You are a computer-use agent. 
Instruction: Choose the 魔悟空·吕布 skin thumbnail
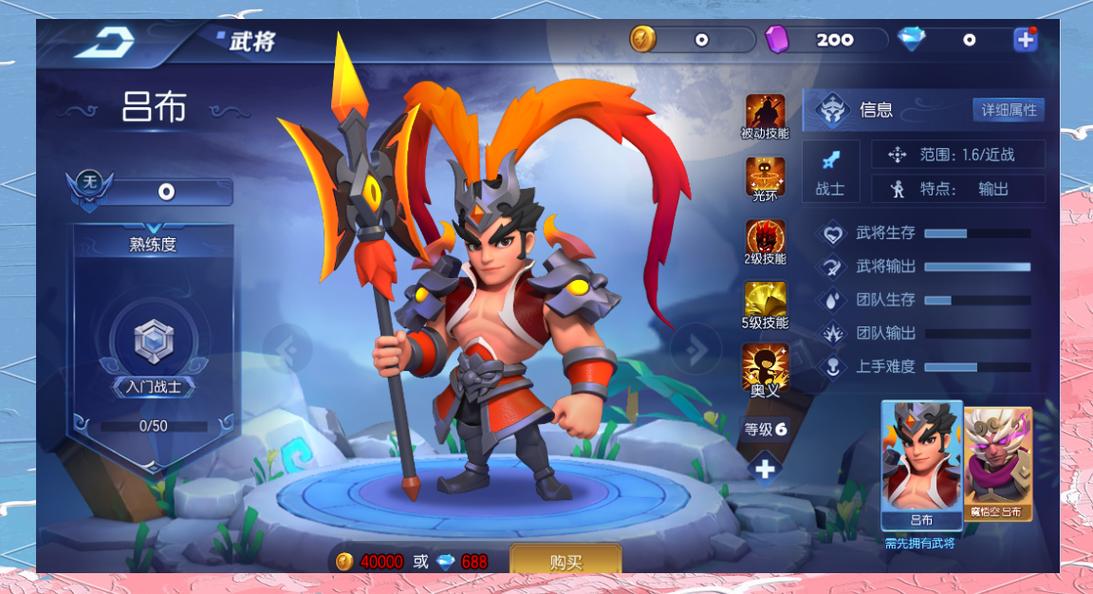(x=997, y=461)
